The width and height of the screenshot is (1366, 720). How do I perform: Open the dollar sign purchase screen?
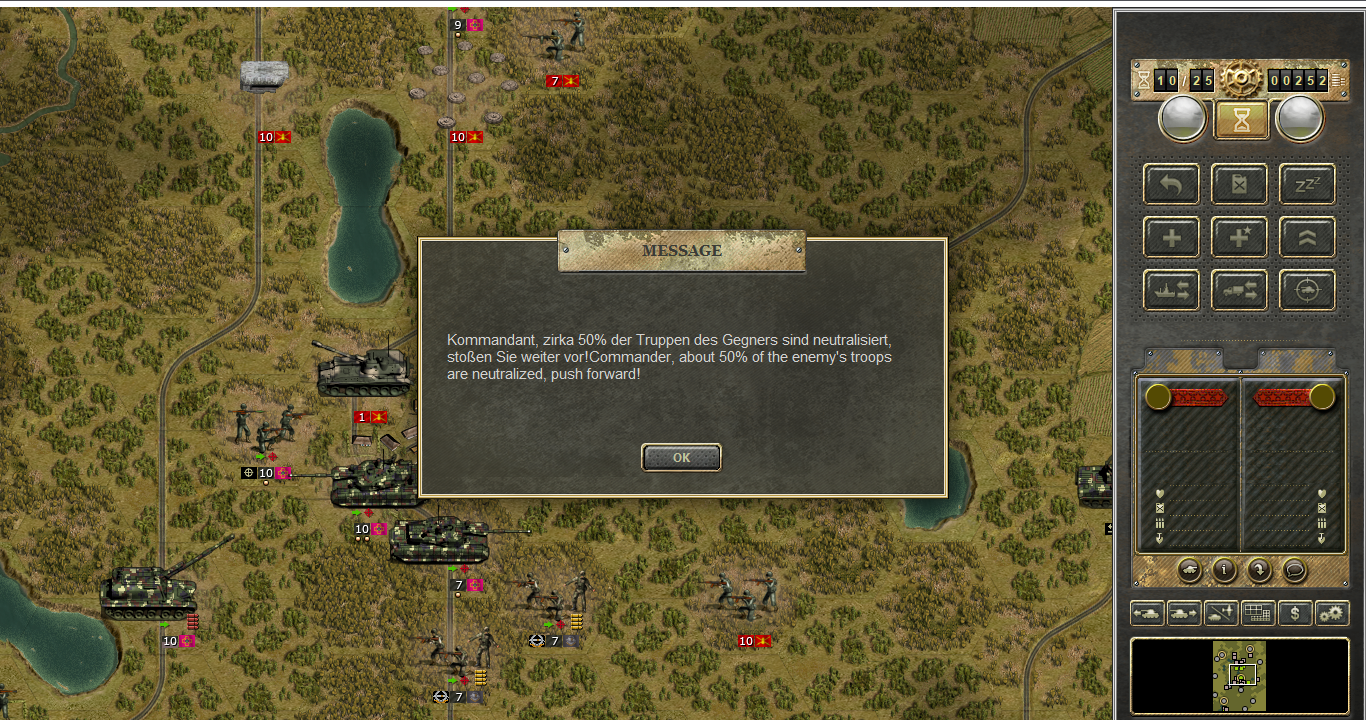pos(1295,613)
